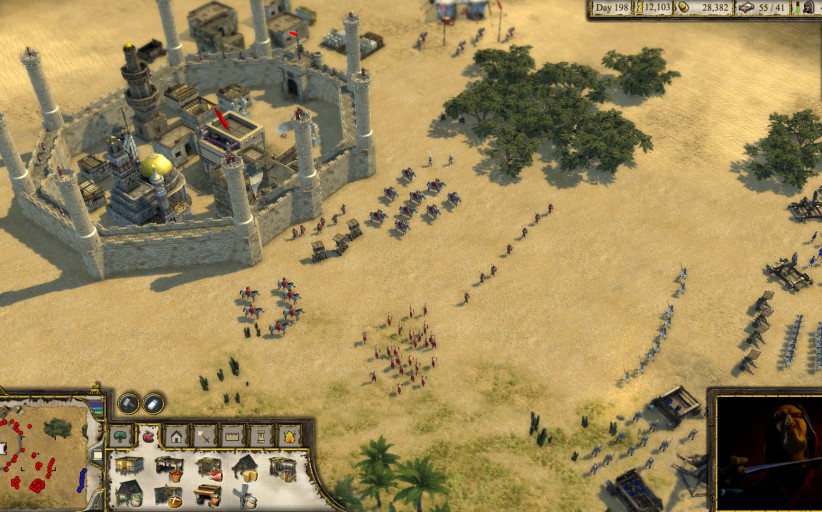Click the knight helmet icon in top bar

click(806, 8)
